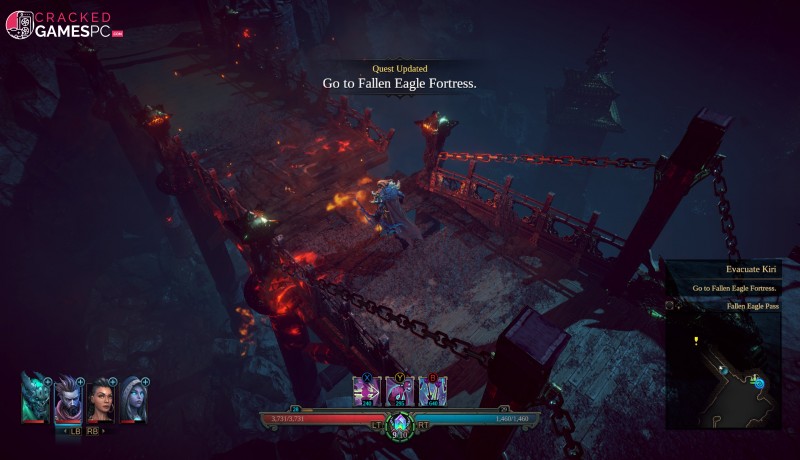This screenshot has width=800, height=460.
Task: Click the plus badge on the hooded portrait
Action: tap(145, 382)
